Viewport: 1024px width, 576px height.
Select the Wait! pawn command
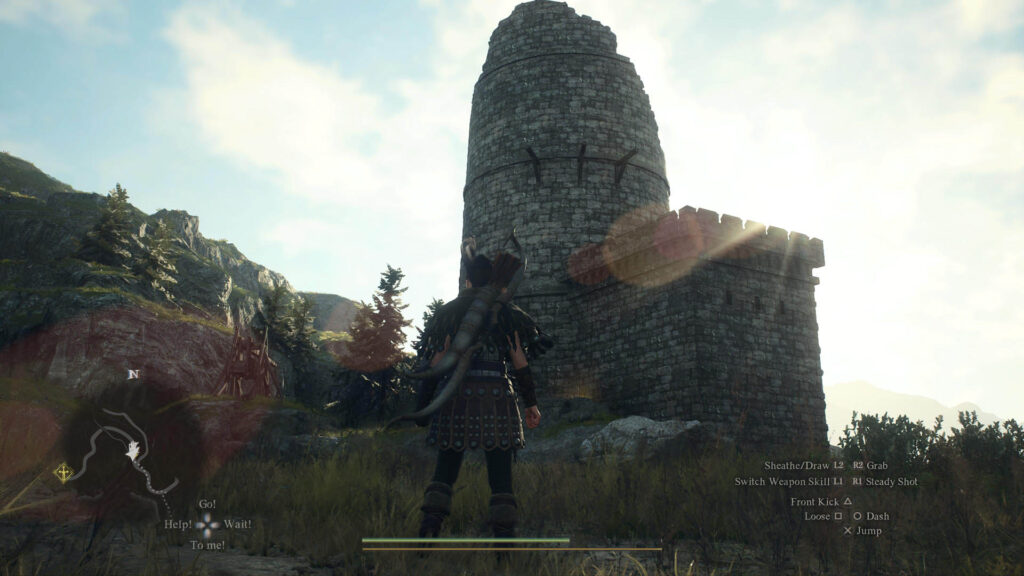click(x=237, y=524)
